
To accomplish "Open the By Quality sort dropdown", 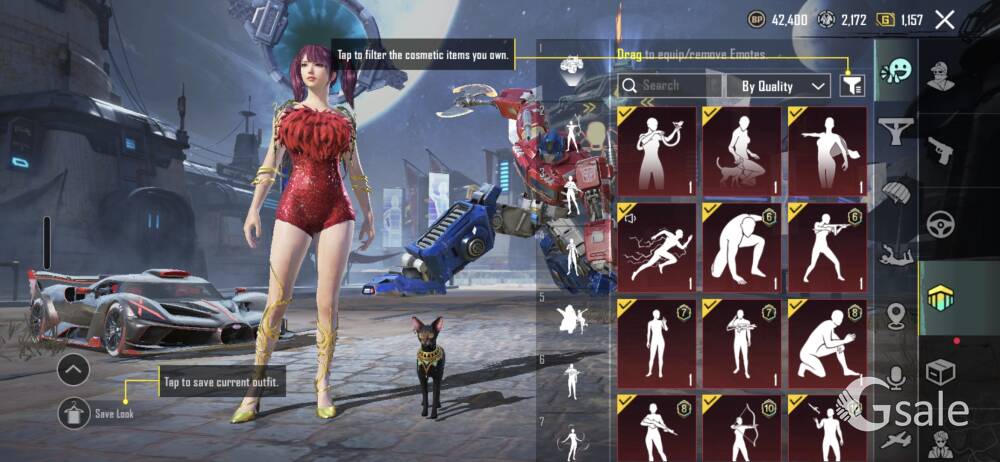I will [777, 86].
